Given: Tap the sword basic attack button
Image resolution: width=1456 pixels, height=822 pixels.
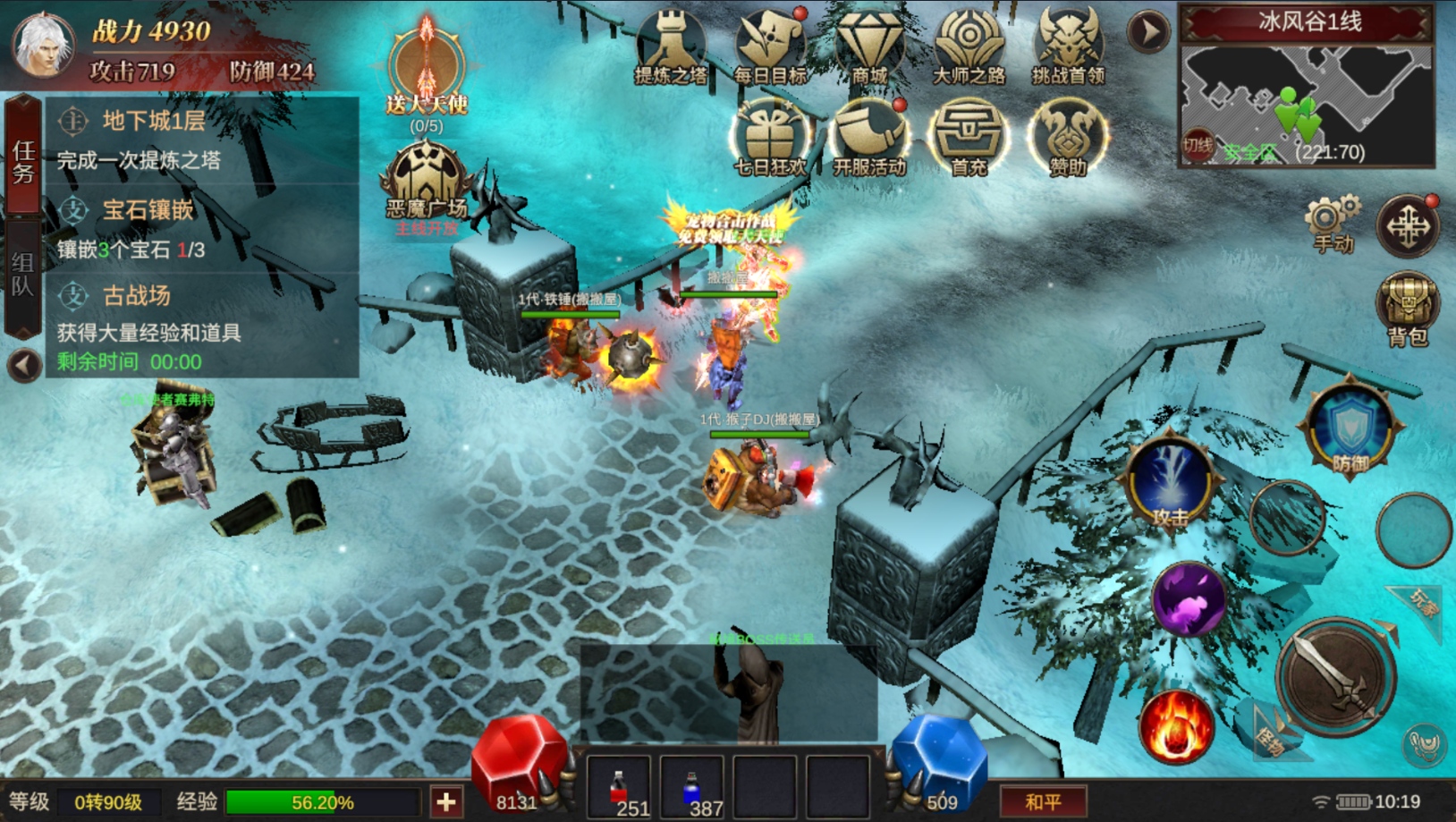Looking at the screenshot, I should point(1335,677).
